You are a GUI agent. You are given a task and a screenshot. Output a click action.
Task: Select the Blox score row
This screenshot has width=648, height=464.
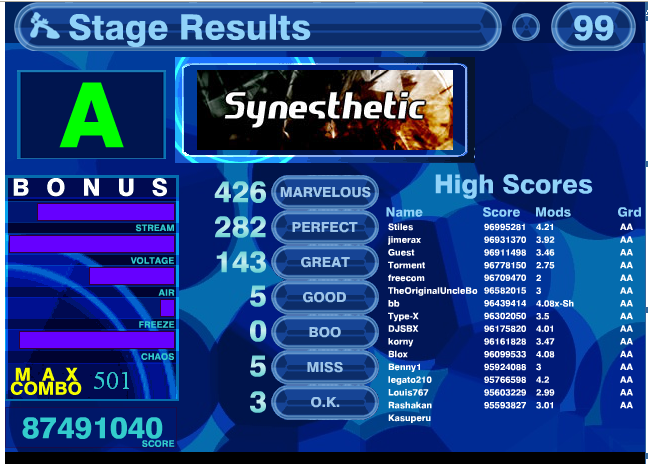(x=510, y=355)
